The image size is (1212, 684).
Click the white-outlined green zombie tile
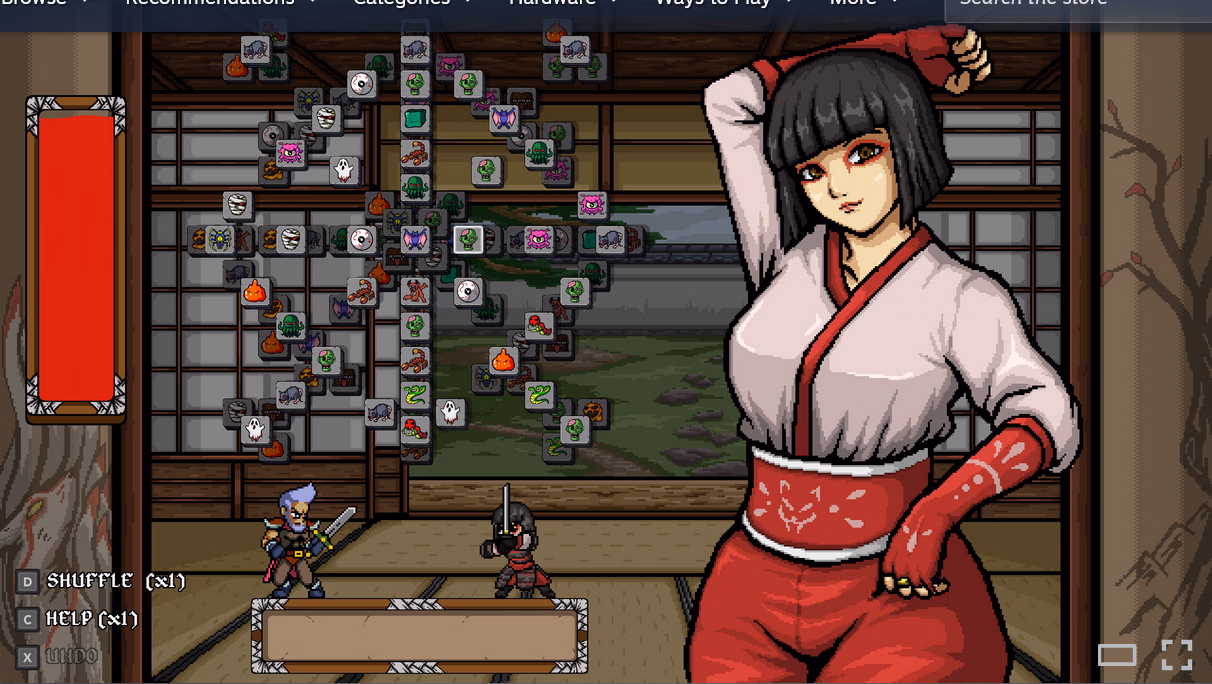468,239
